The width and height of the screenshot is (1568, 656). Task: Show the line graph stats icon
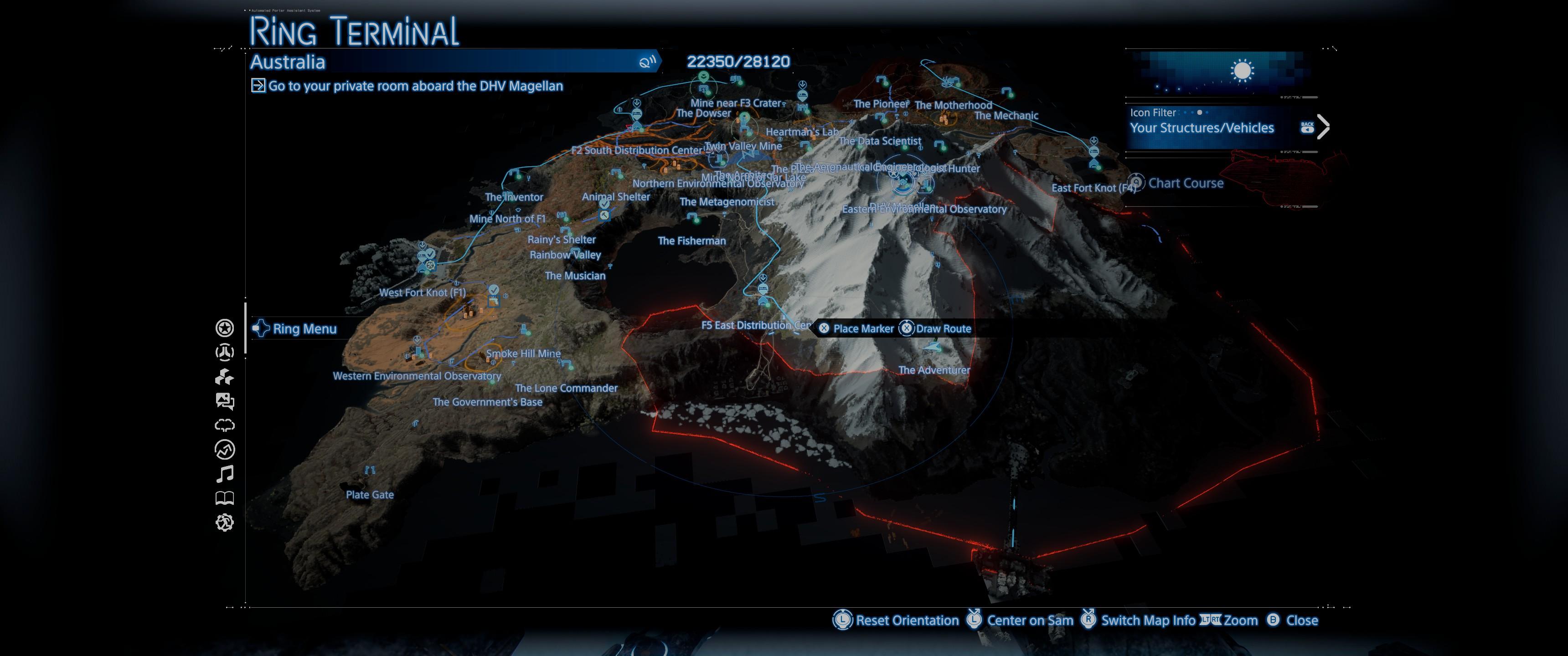pyautogui.click(x=225, y=450)
